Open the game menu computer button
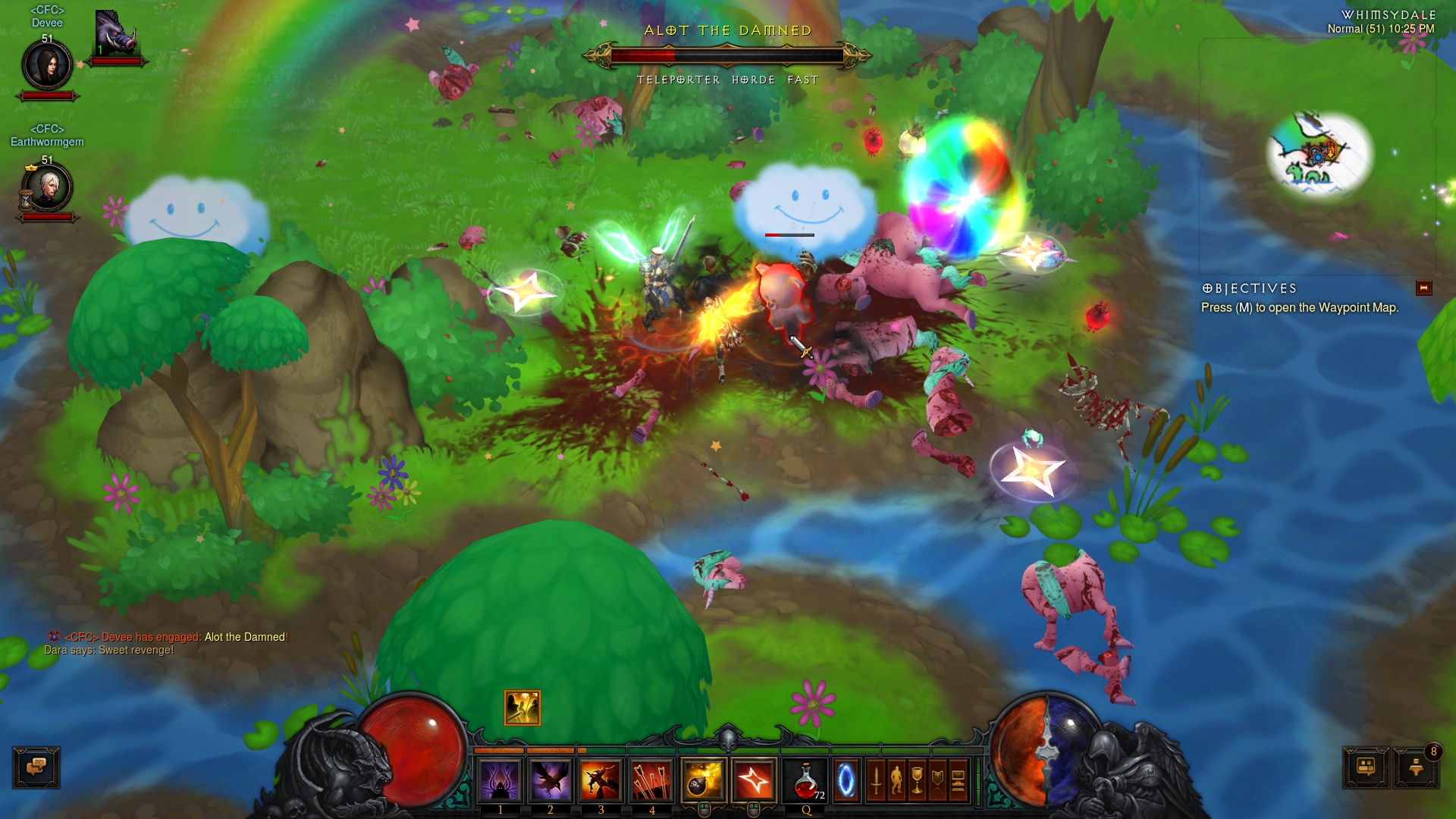The width and height of the screenshot is (1456, 819). [958, 780]
